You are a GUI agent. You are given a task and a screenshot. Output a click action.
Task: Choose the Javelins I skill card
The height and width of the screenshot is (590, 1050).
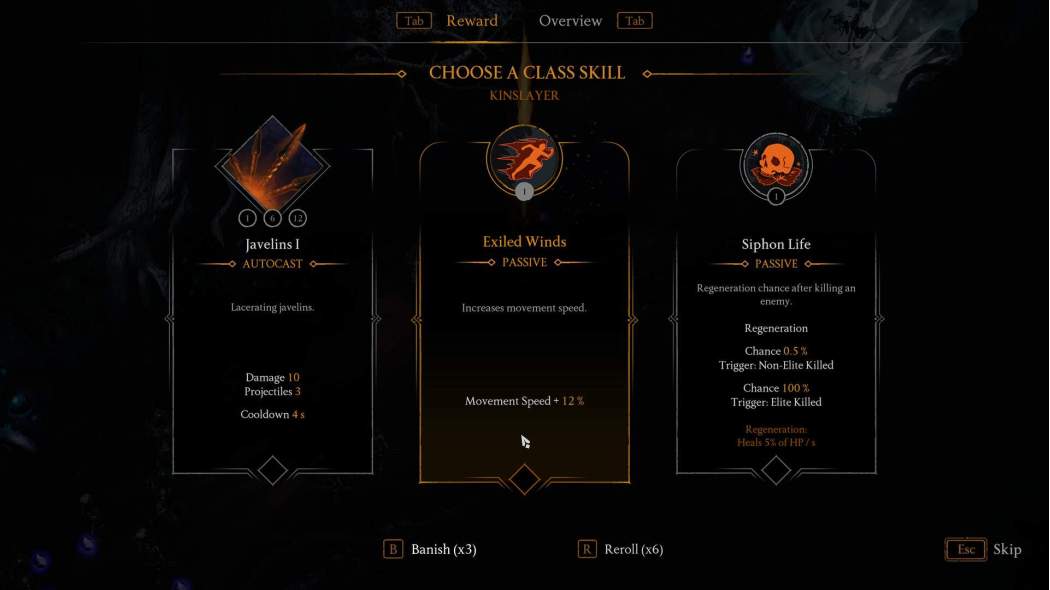click(x=272, y=310)
